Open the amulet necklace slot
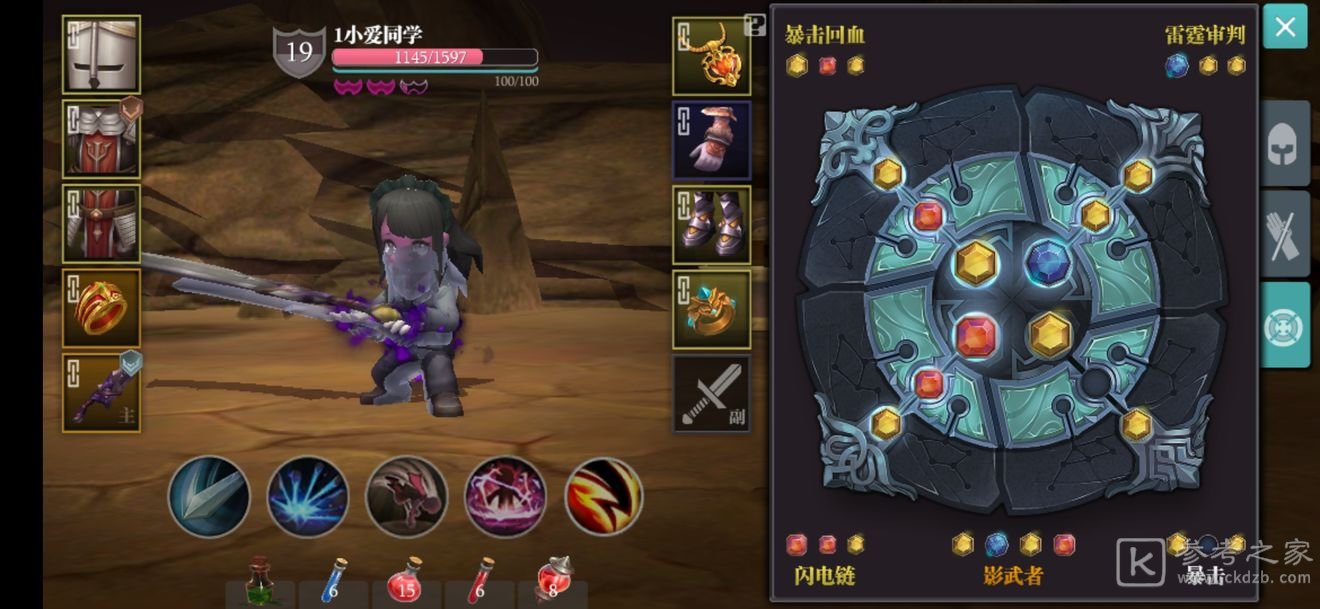The image size is (1320, 609). (711, 56)
